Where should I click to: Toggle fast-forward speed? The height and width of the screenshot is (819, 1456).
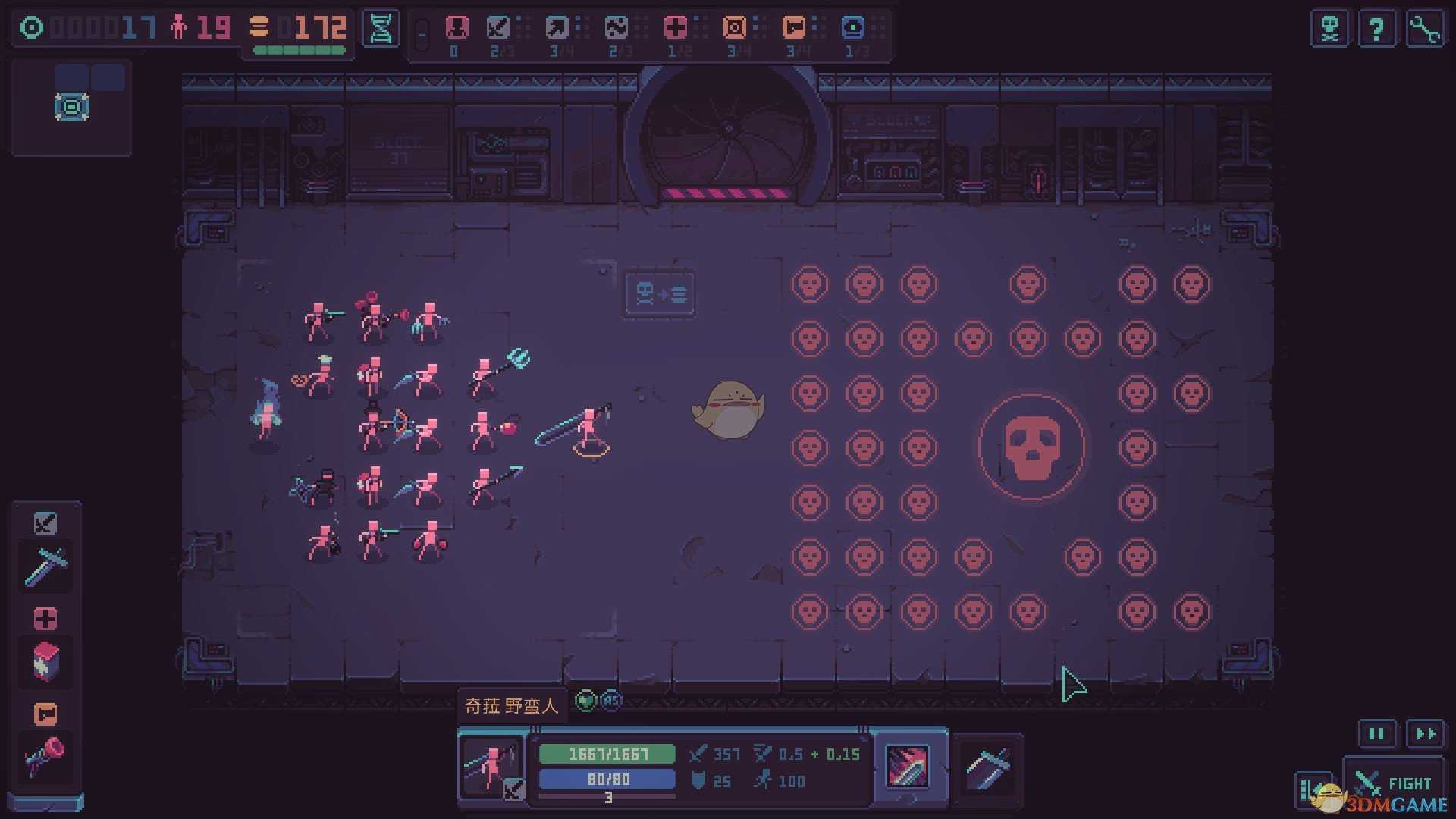pos(1426,733)
